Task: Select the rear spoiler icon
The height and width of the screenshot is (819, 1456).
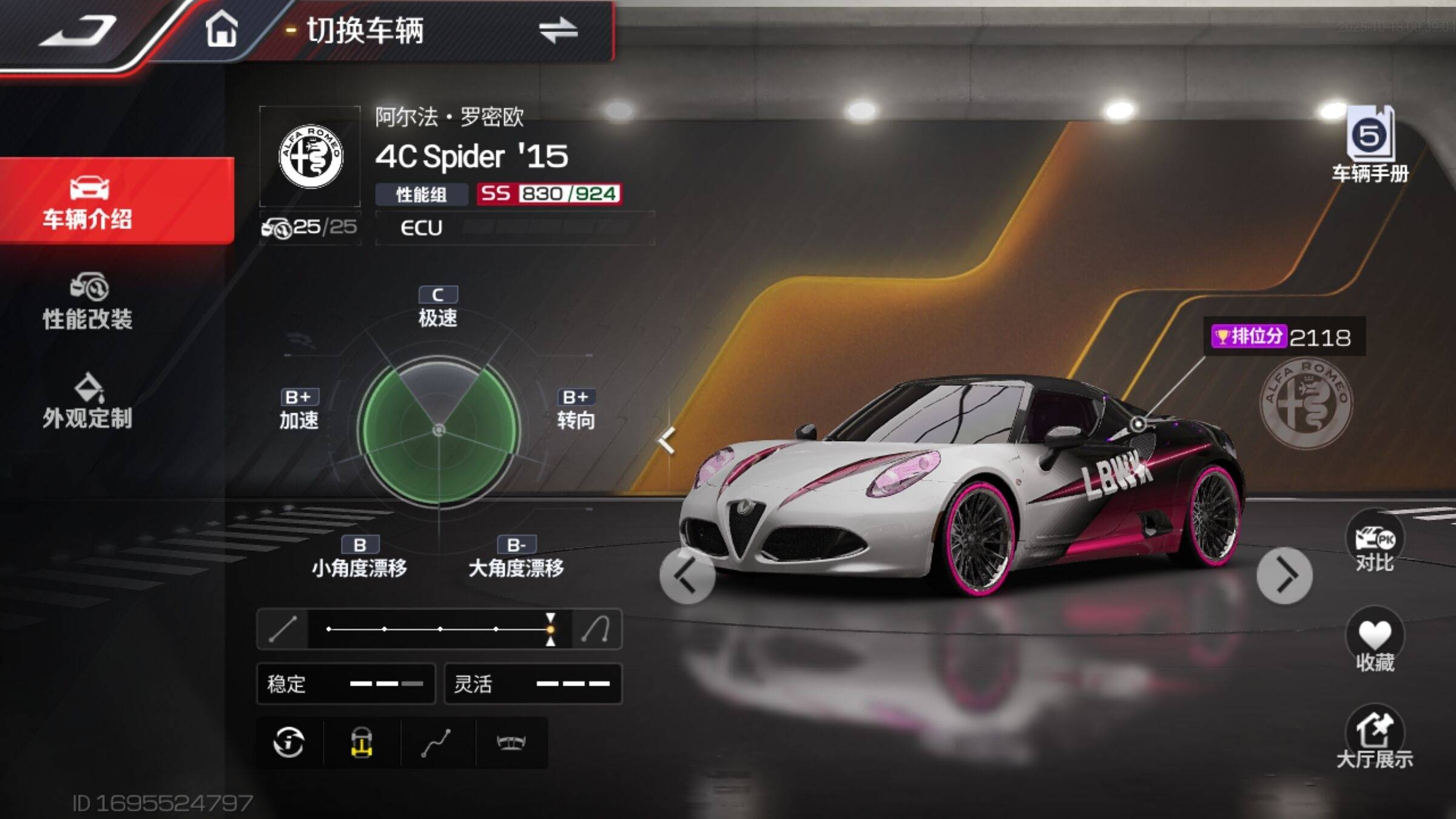Action: coord(511,743)
